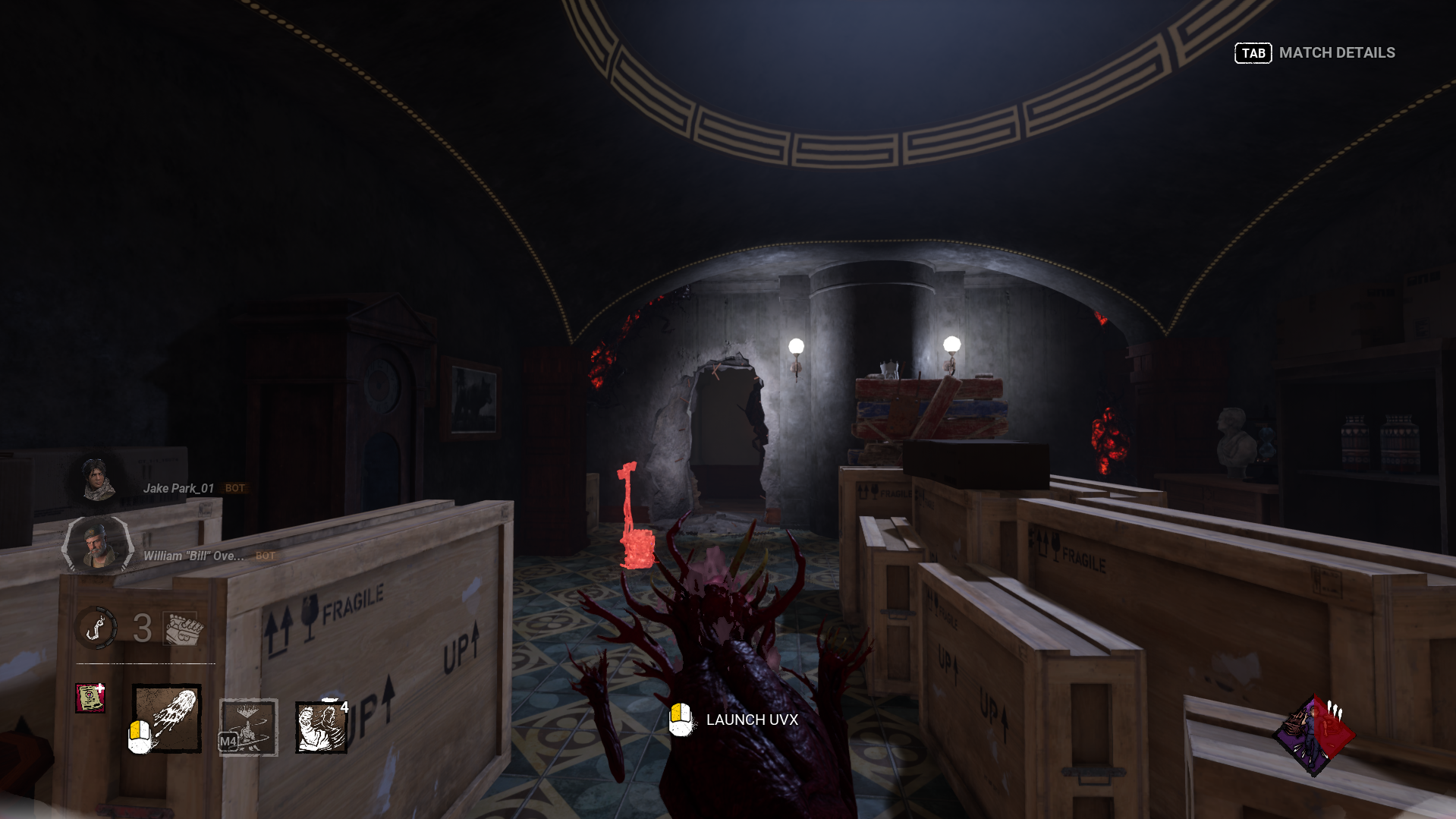This screenshot has height=819, width=1456.
Task: Select Jake Park_01 survivor portrait
Action: (x=98, y=480)
